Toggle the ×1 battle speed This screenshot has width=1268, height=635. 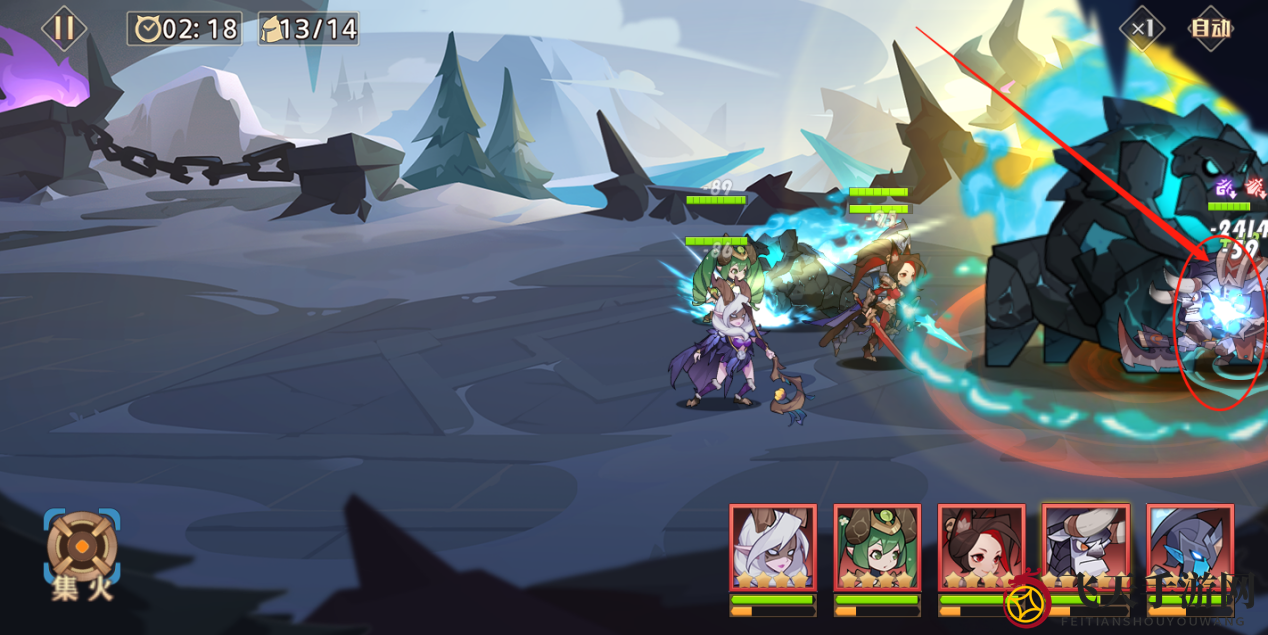coord(1141,29)
